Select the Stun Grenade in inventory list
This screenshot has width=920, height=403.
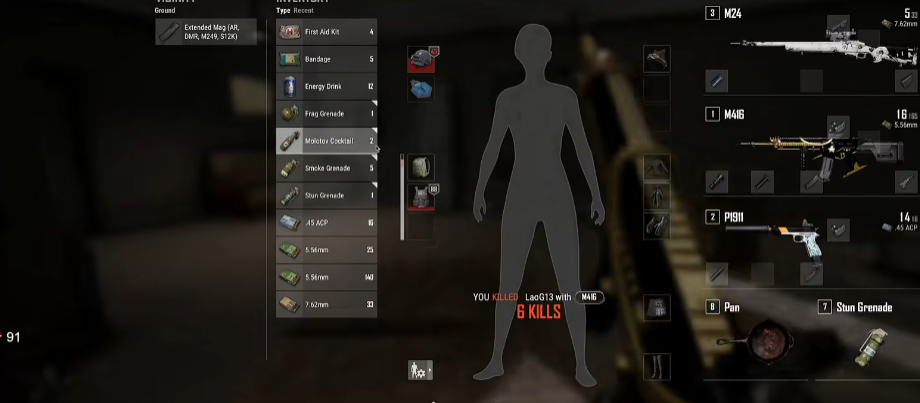click(326, 195)
